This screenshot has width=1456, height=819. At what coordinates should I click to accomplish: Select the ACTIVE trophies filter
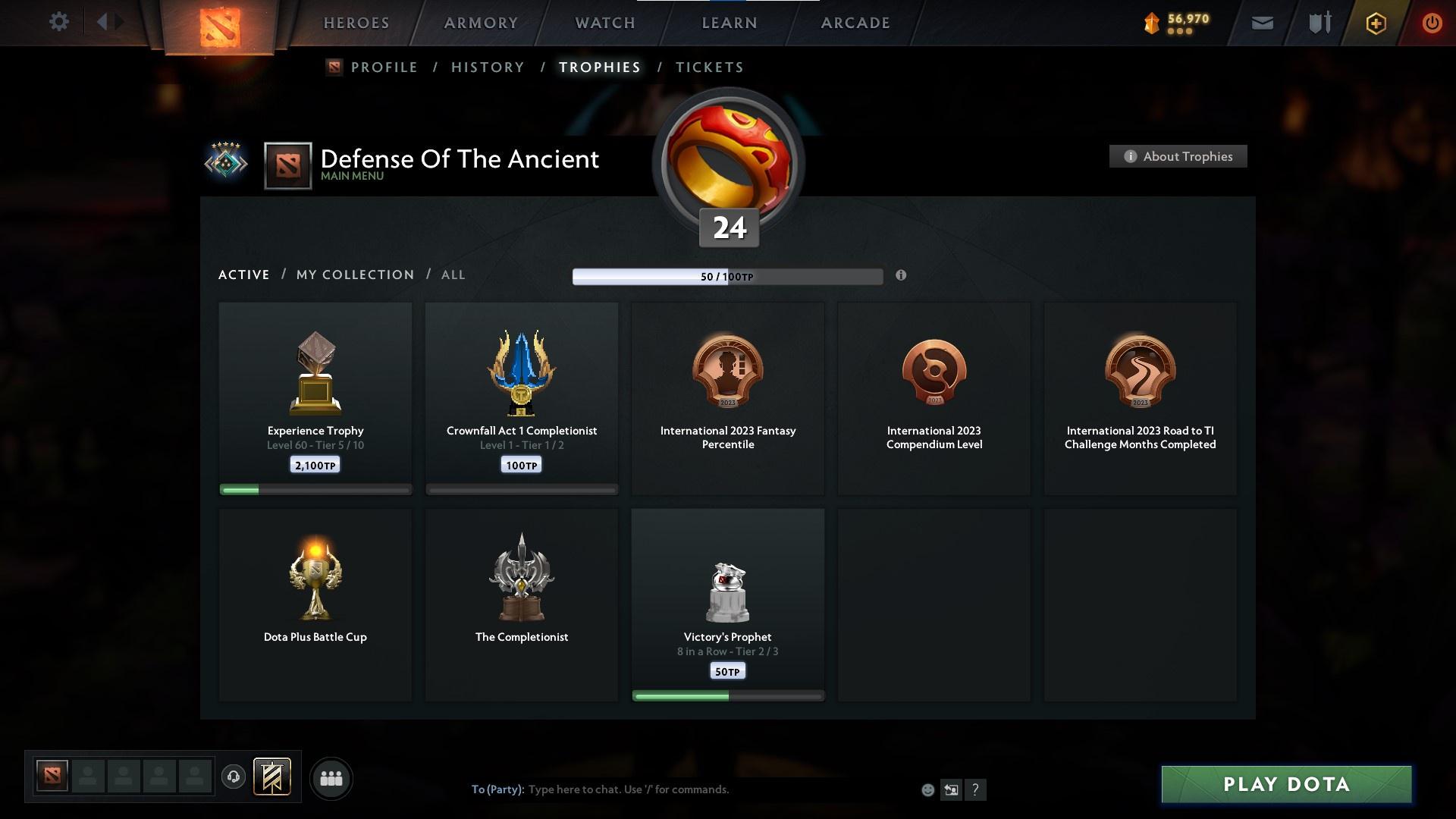(243, 275)
